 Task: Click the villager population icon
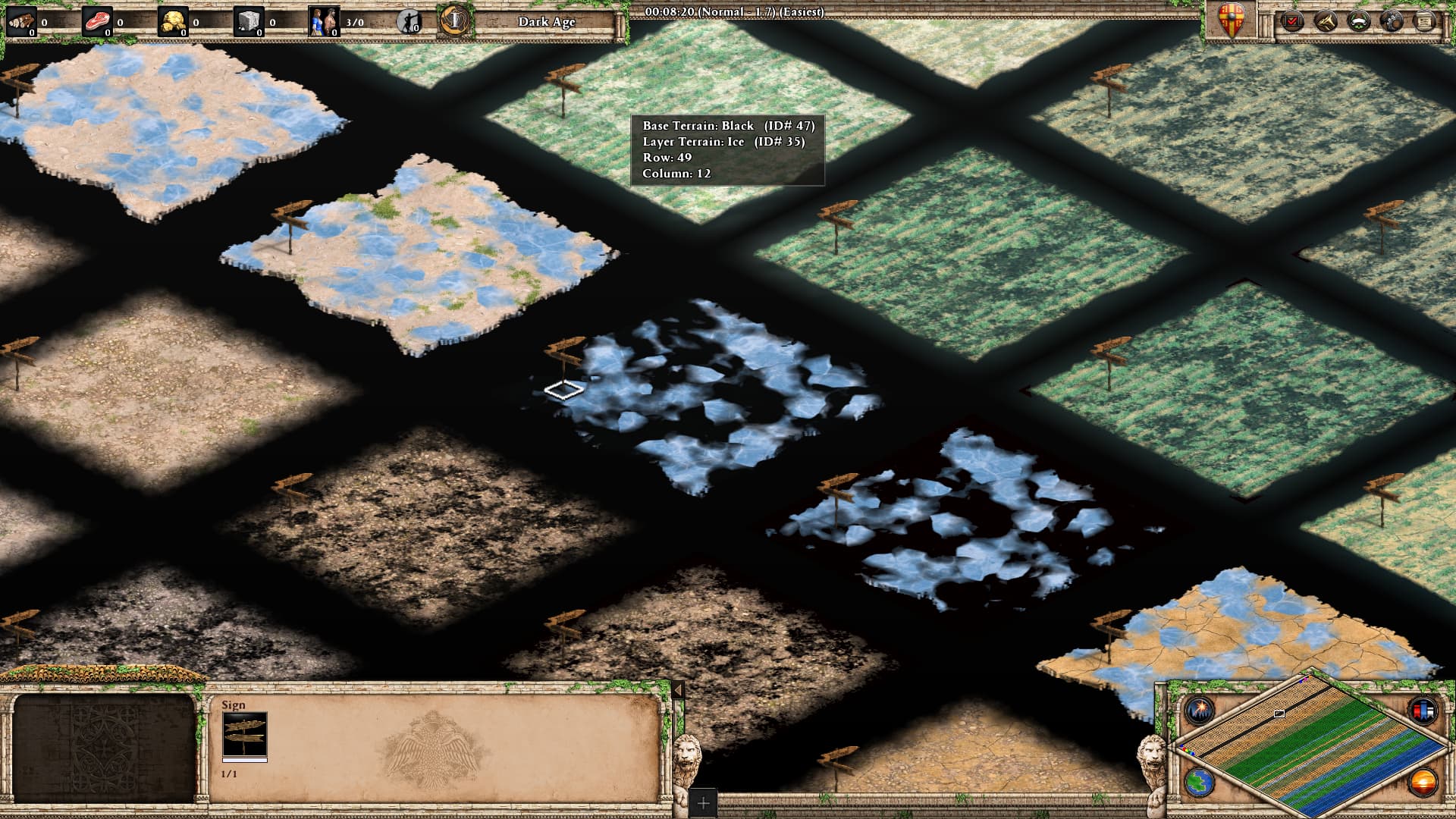(325, 21)
